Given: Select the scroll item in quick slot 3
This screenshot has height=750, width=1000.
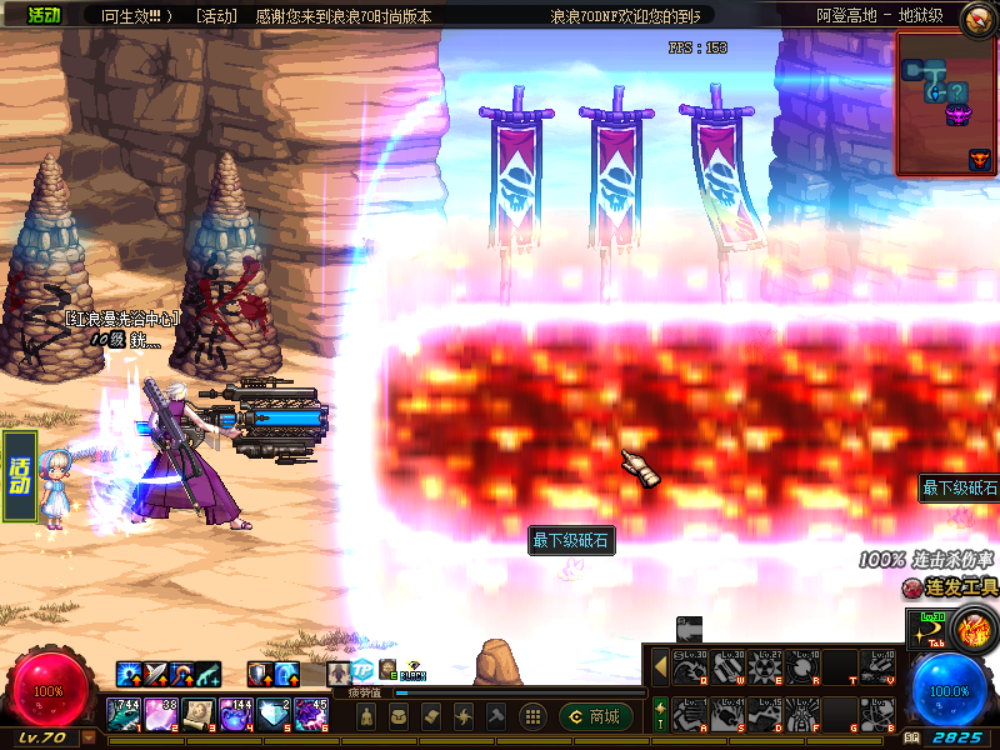Looking at the screenshot, I should [197, 714].
